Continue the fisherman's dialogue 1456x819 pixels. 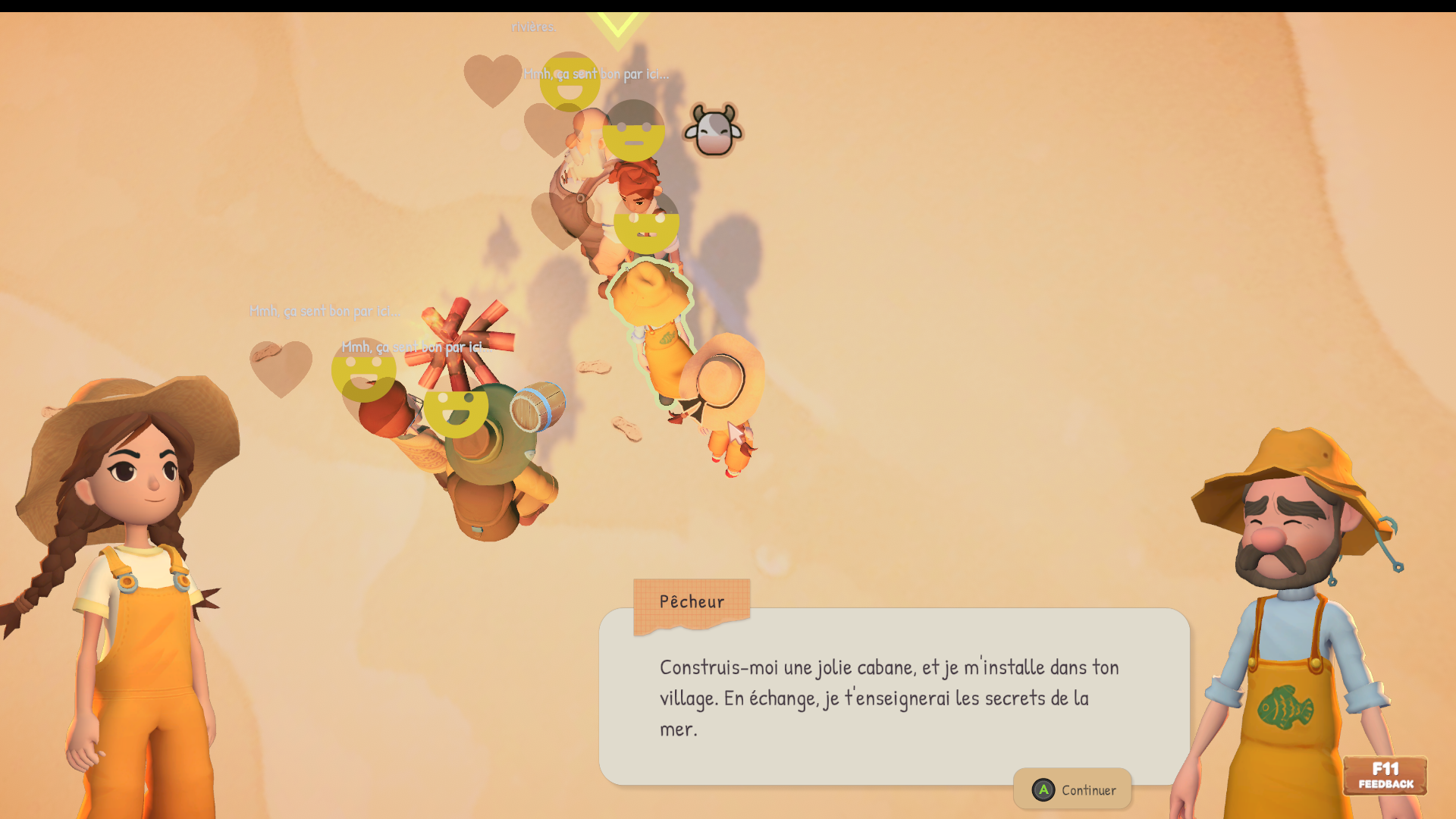[x=1073, y=789]
